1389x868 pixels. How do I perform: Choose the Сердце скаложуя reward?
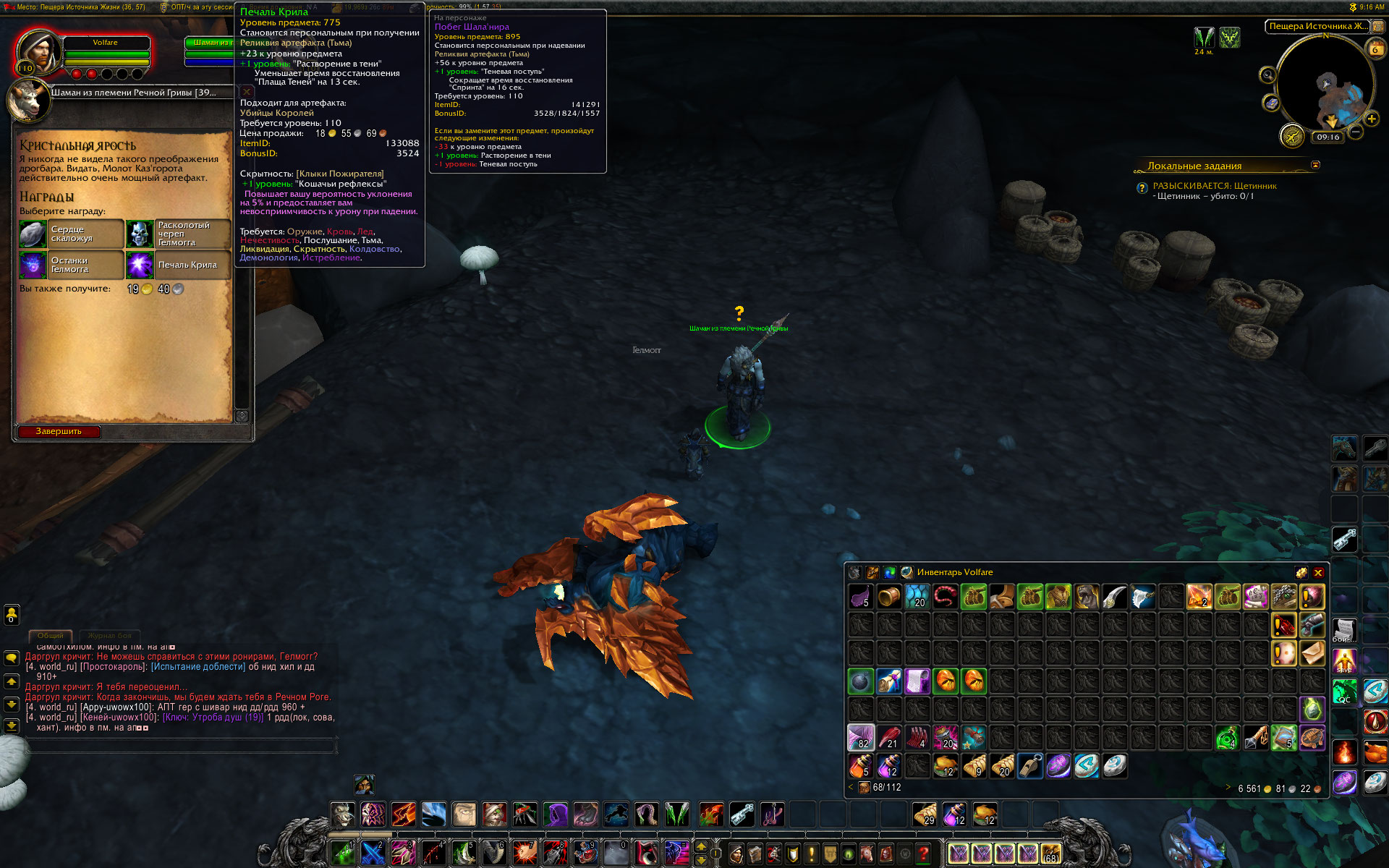click(x=71, y=234)
